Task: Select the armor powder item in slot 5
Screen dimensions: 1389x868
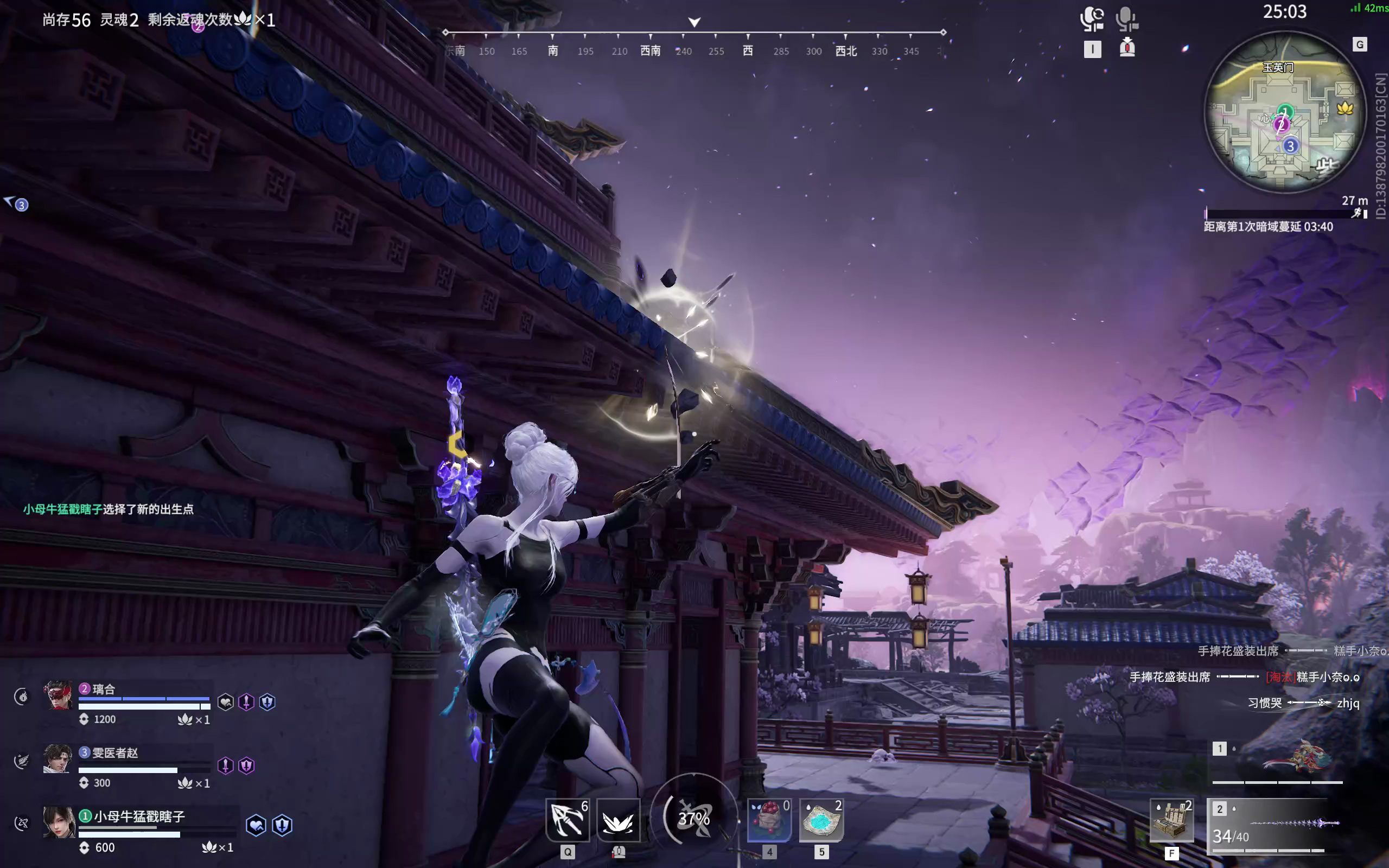Action: 821,820
